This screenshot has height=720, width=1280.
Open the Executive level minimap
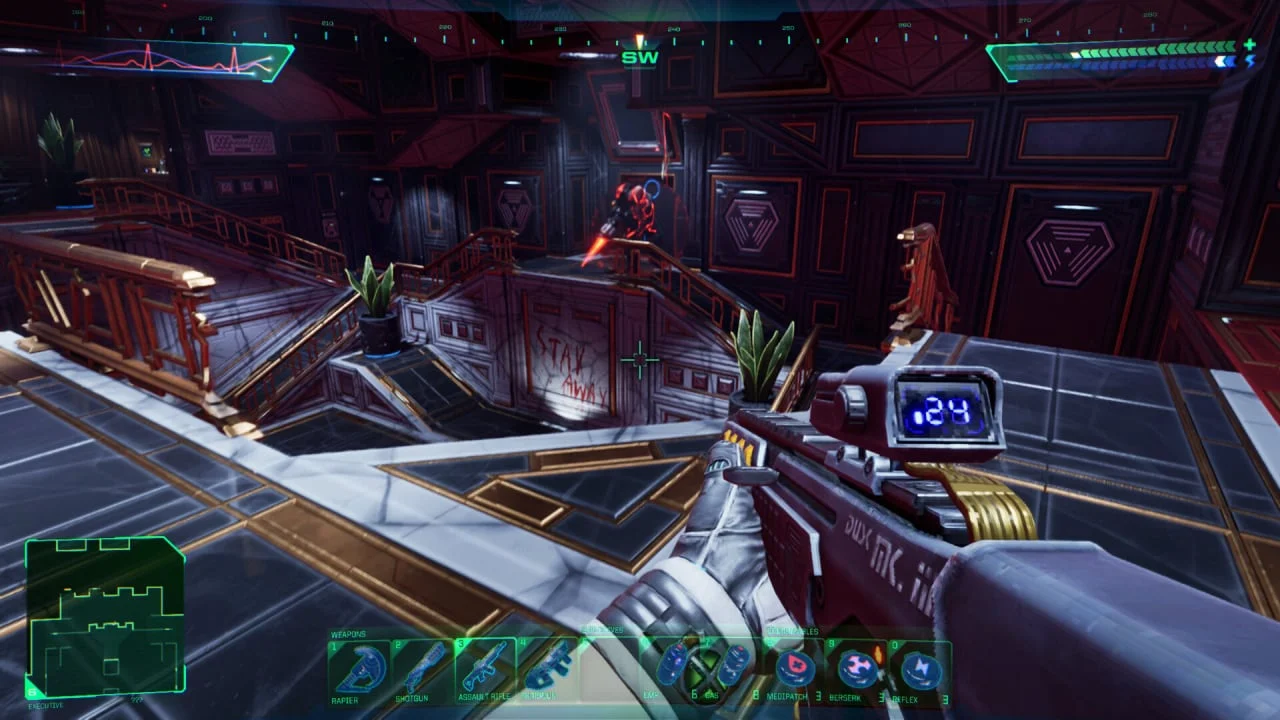(105, 616)
